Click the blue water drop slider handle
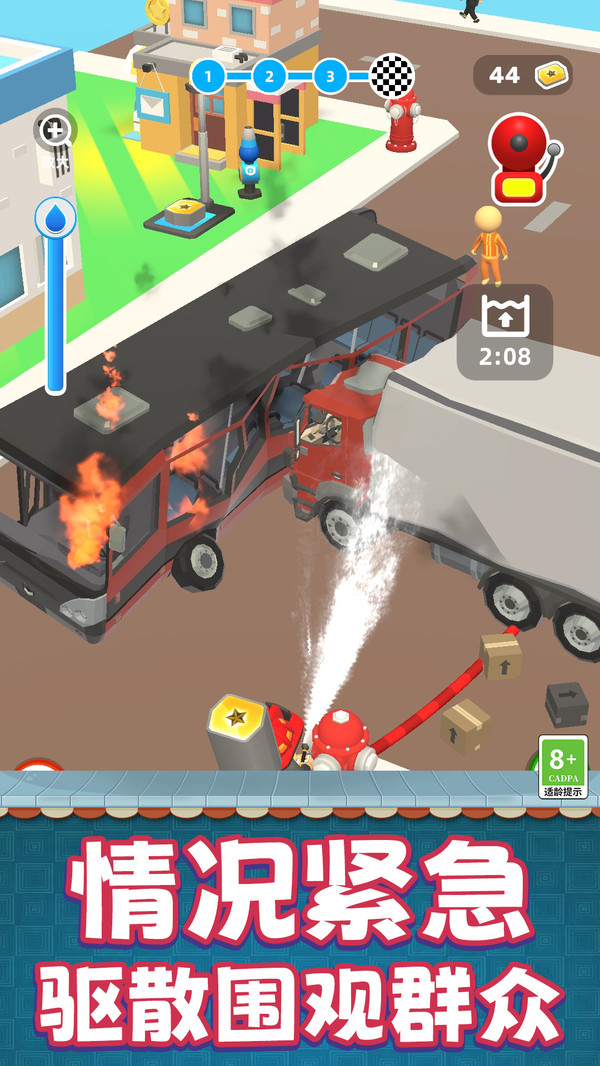600x1066 pixels. click(x=55, y=216)
